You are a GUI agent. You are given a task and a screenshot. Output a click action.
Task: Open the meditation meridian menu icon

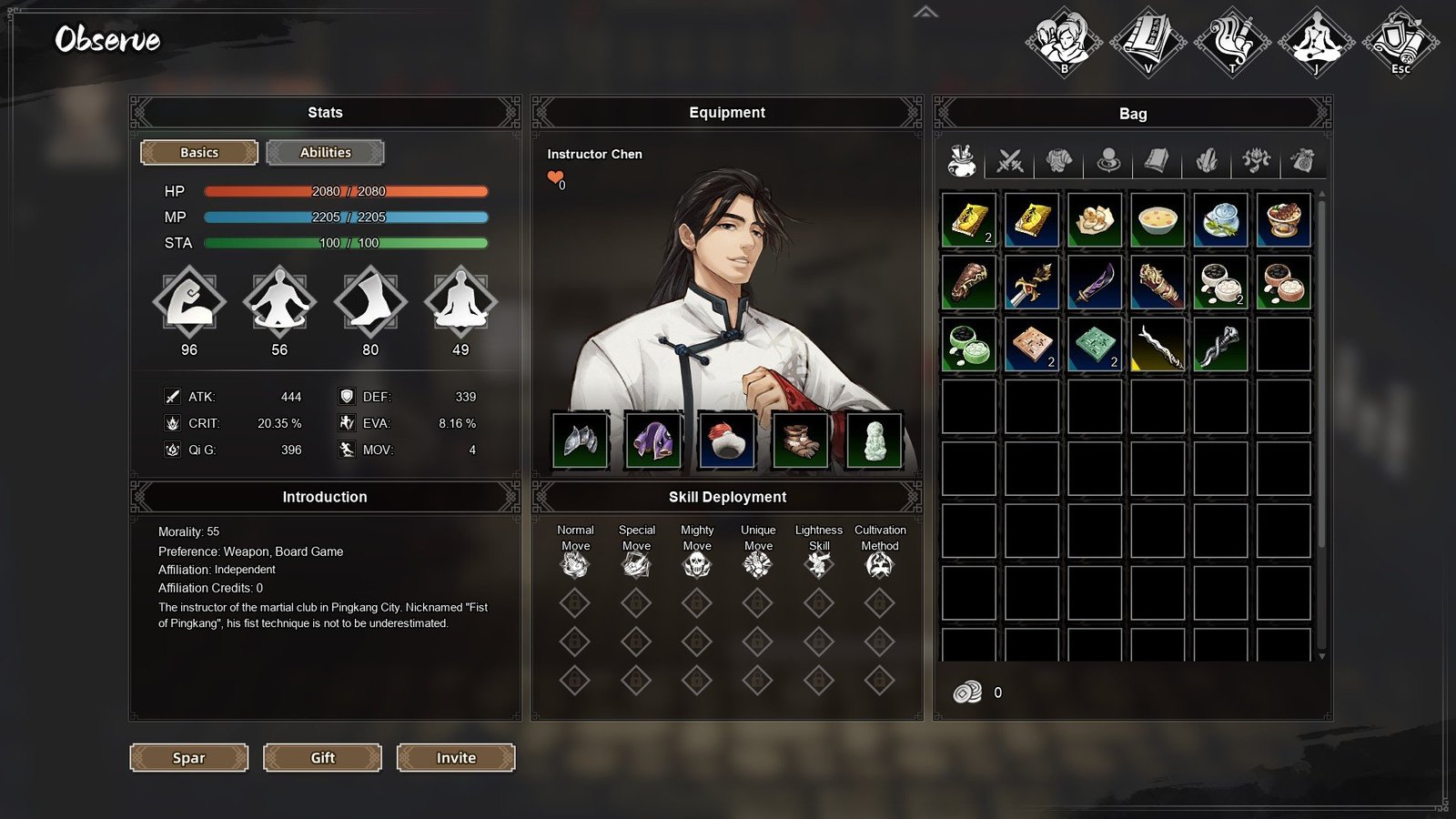[x=1316, y=41]
